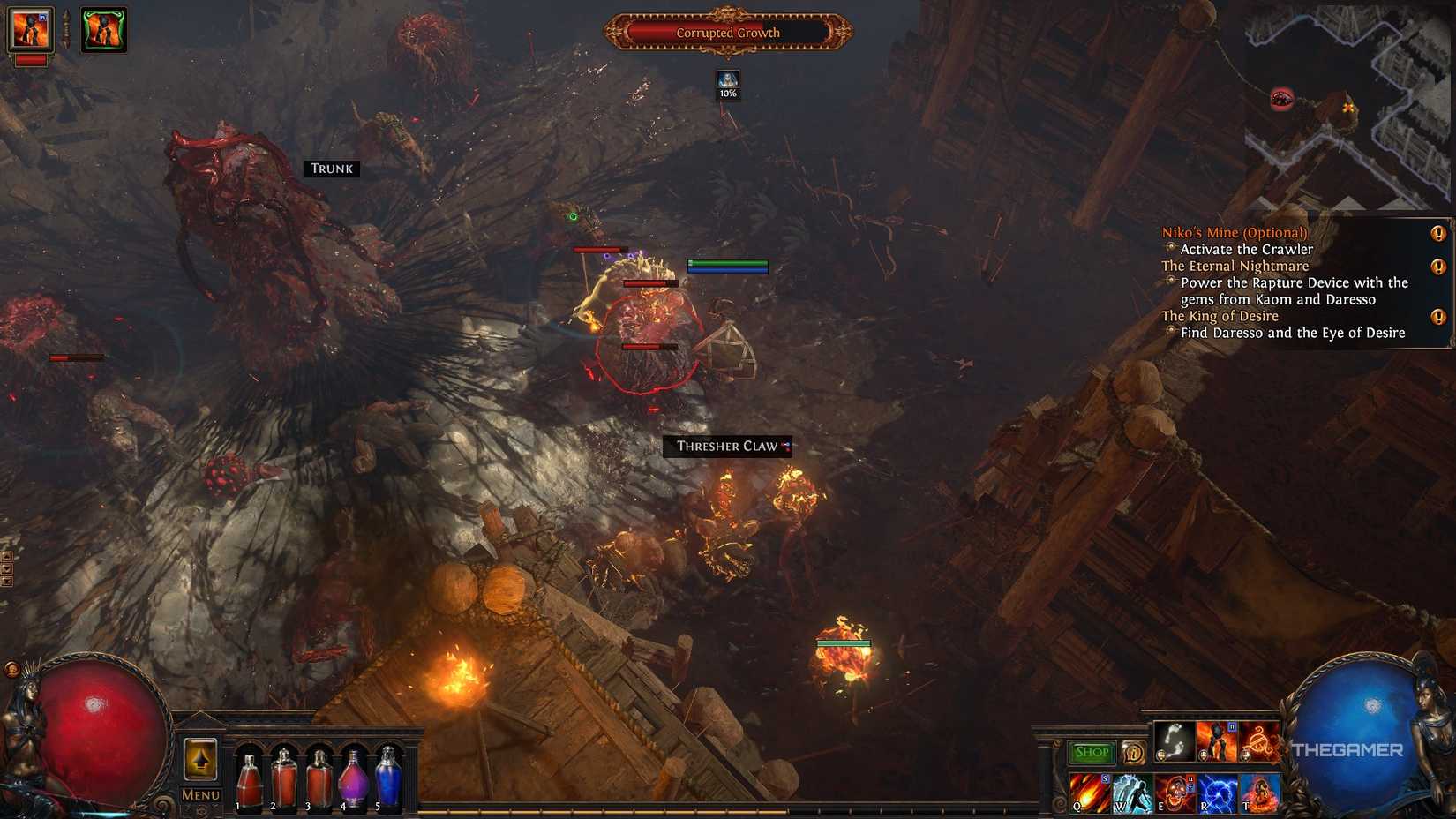Click the gold info button beside Shop
Screen dimensions: 1456x819
tap(1133, 753)
